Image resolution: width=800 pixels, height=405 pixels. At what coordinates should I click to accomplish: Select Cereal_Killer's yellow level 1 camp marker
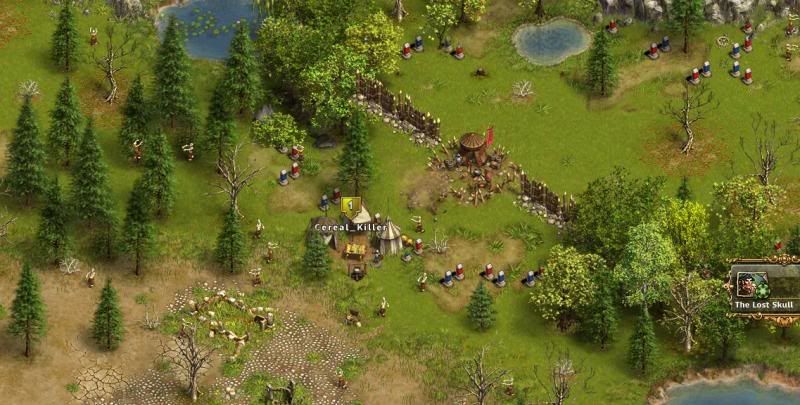coord(350,206)
